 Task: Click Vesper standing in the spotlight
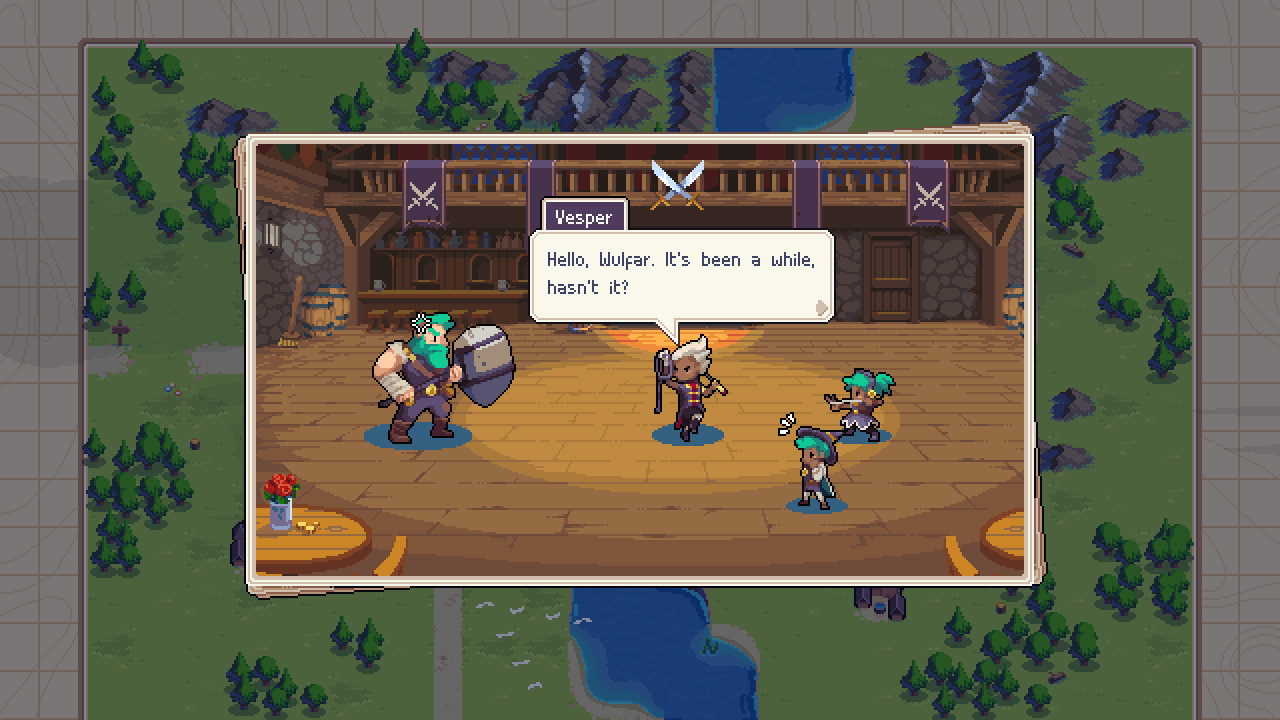pyautogui.click(x=690, y=390)
